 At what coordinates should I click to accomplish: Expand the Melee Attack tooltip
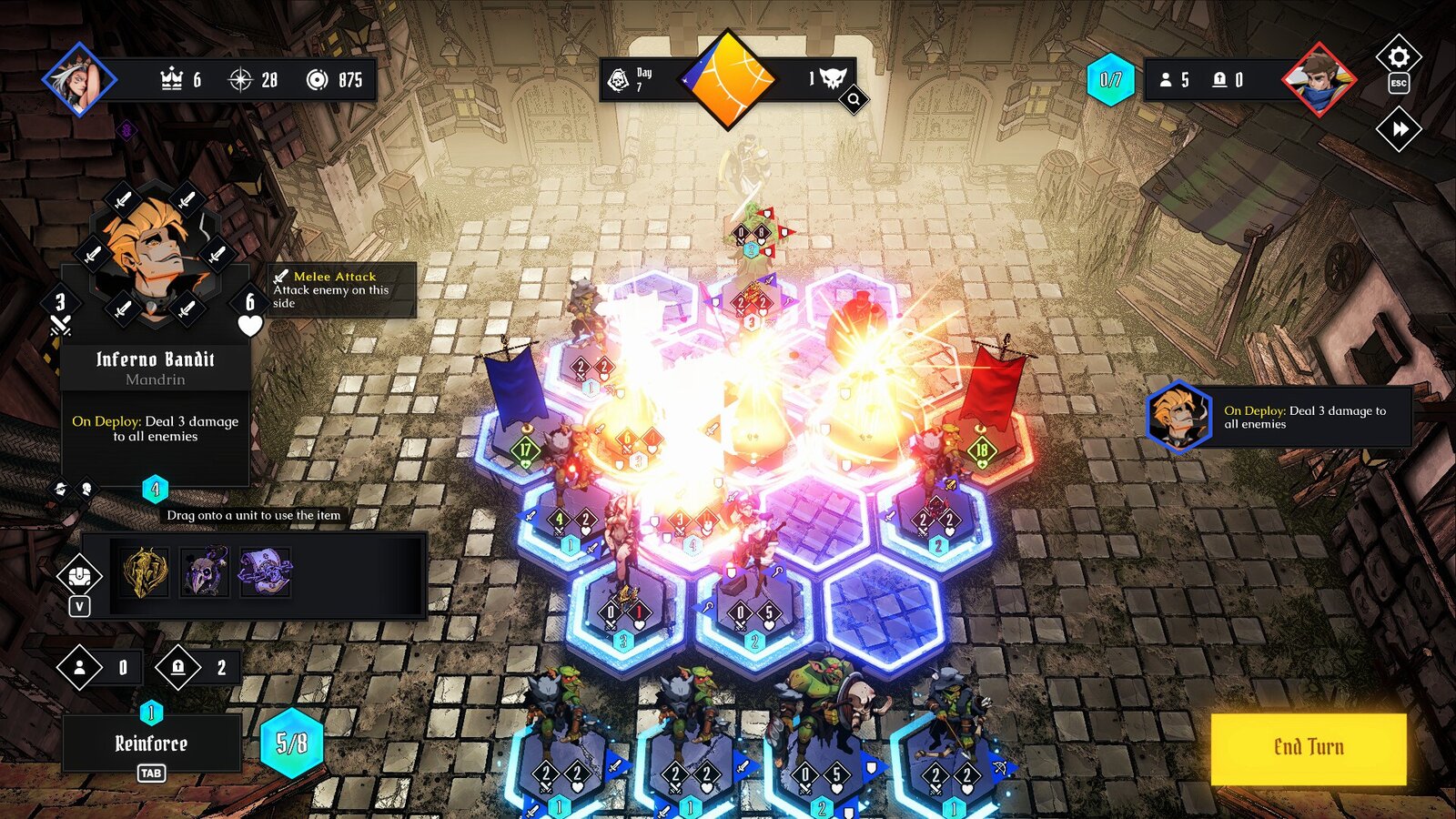pyautogui.click(x=337, y=285)
